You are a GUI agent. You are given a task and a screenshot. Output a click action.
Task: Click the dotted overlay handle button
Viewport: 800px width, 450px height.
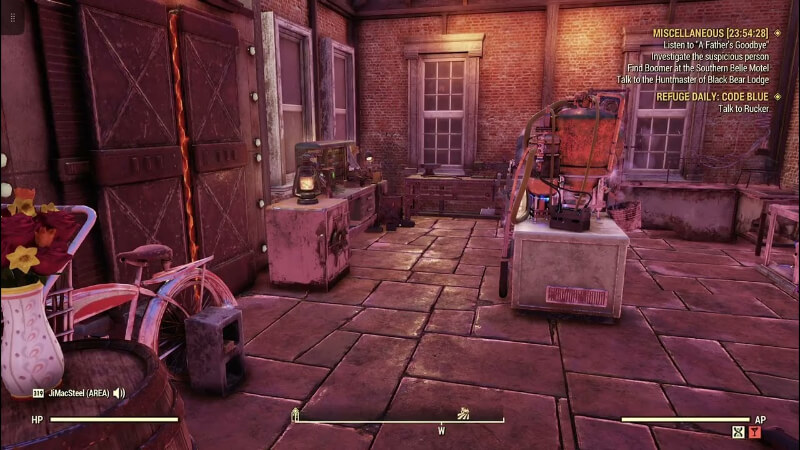(12, 19)
